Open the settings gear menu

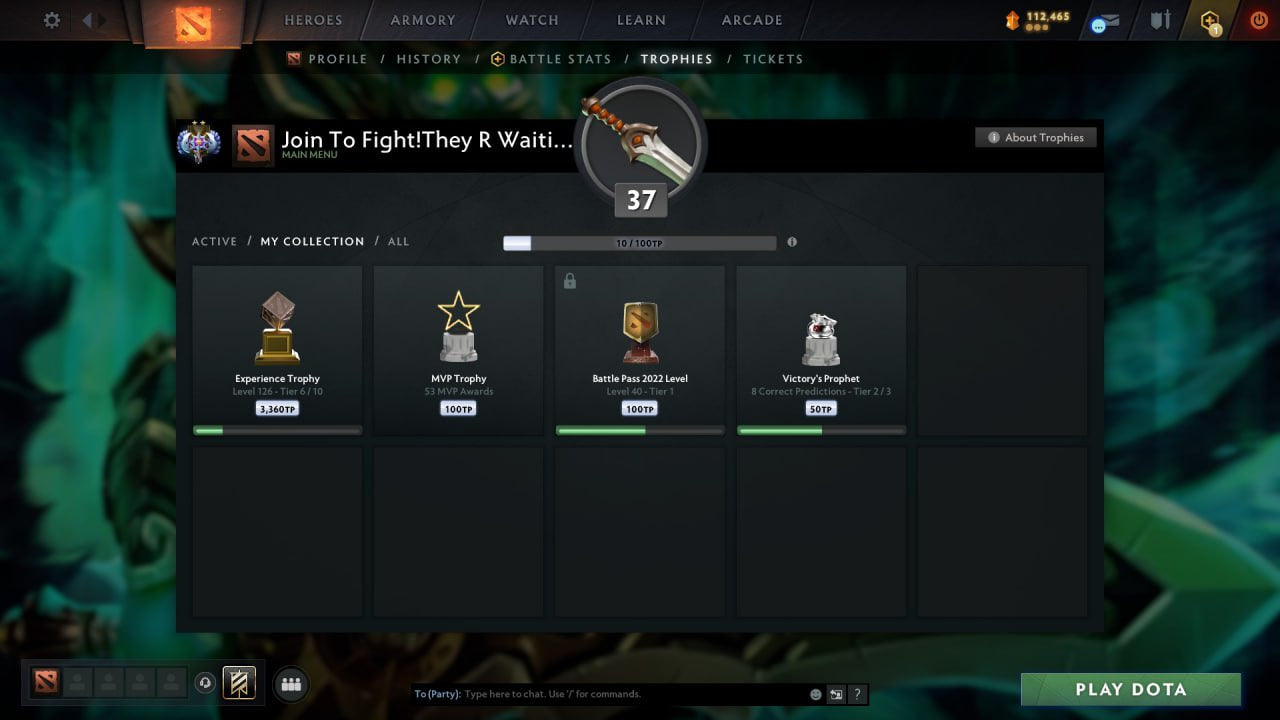[51, 20]
